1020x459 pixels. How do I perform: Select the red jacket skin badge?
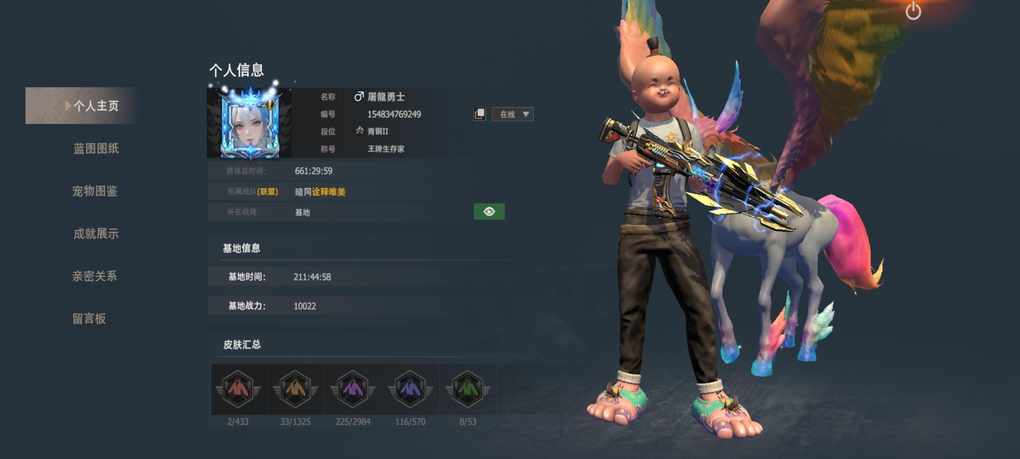pos(239,388)
